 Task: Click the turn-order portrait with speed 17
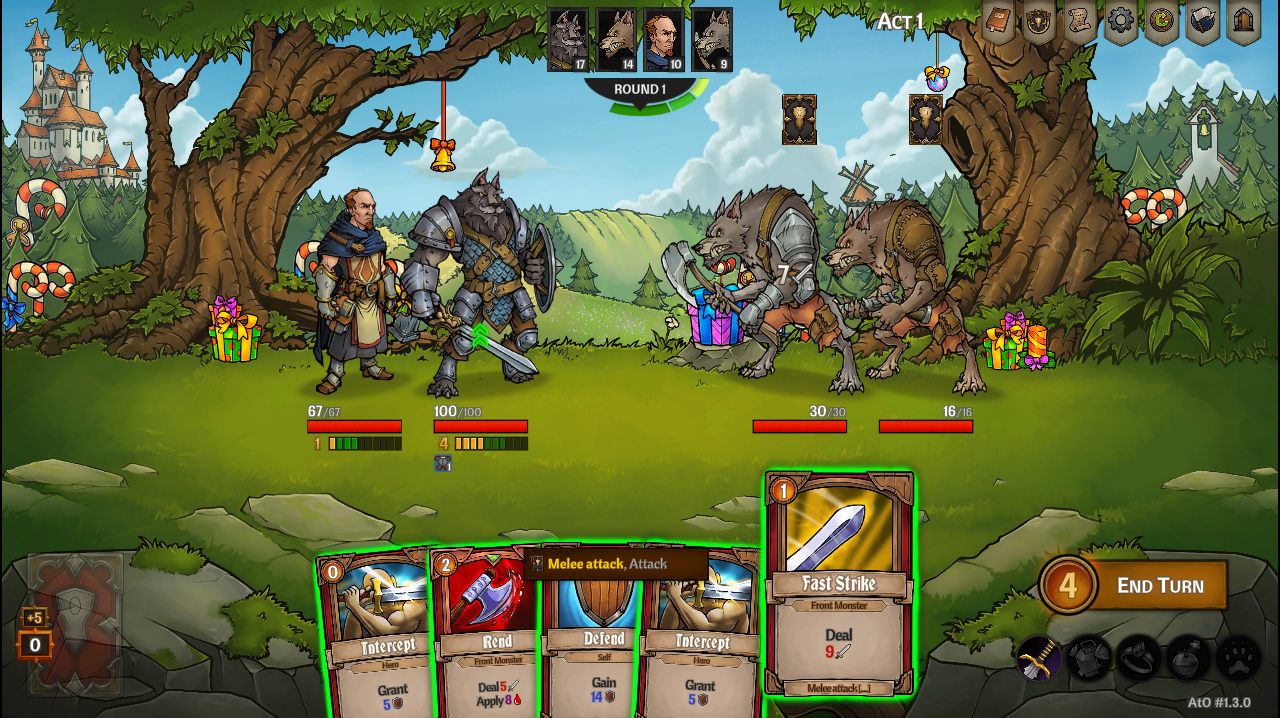pyautogui.click(x=568, y=39)
